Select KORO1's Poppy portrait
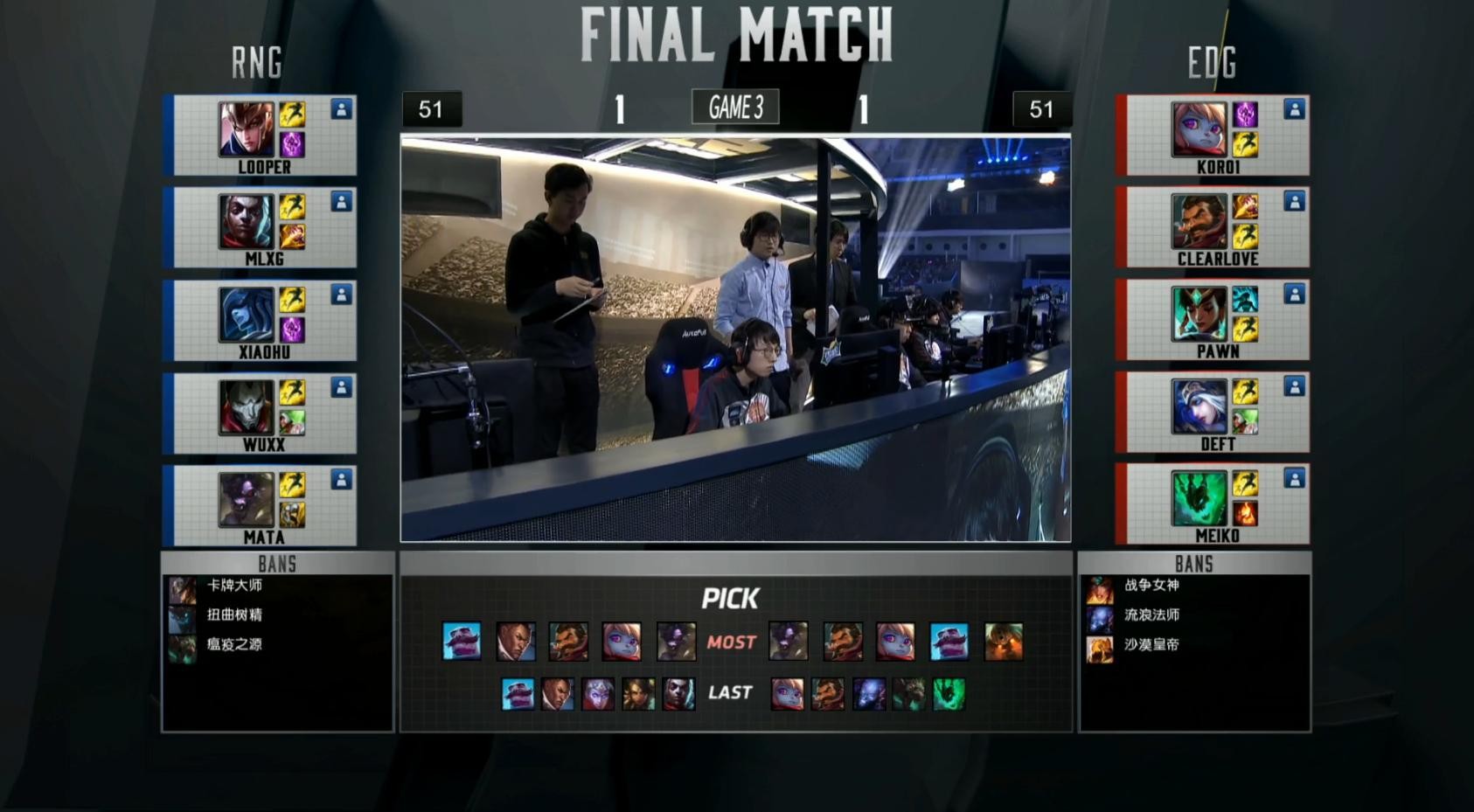Screen dimensions: 1474x812 click(x=1199, y=128)
